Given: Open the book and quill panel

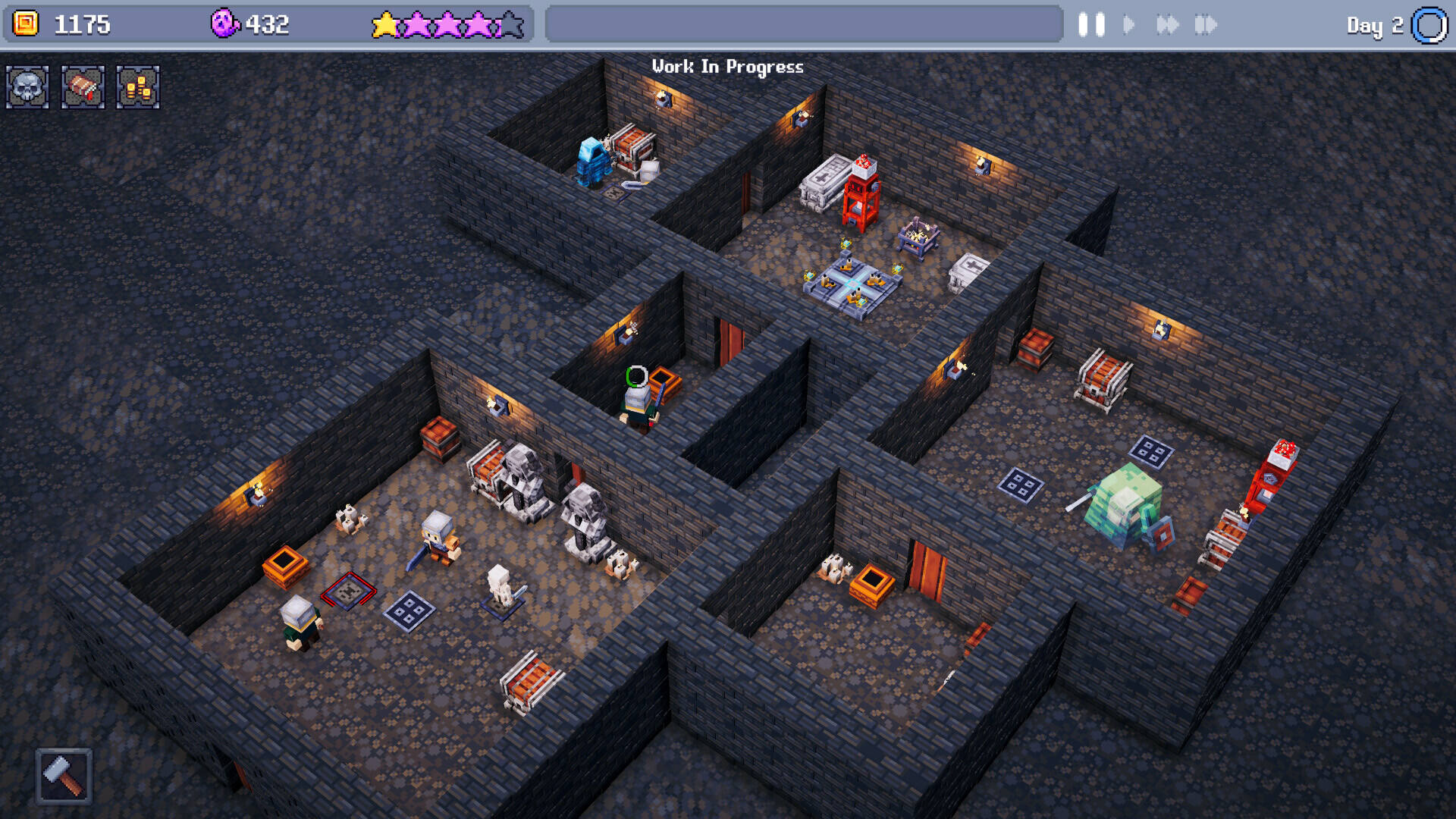Looking at the screenshot, I should [x=83, y=87].
